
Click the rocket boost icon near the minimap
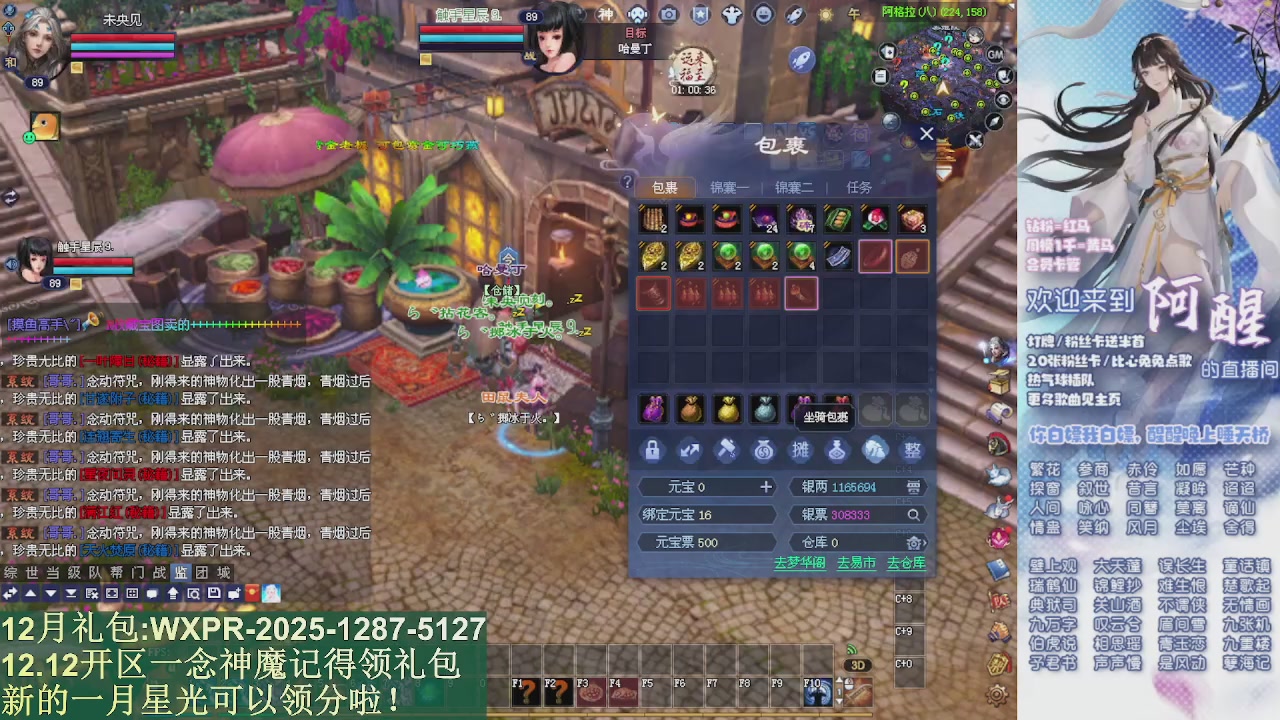point(802,59)
